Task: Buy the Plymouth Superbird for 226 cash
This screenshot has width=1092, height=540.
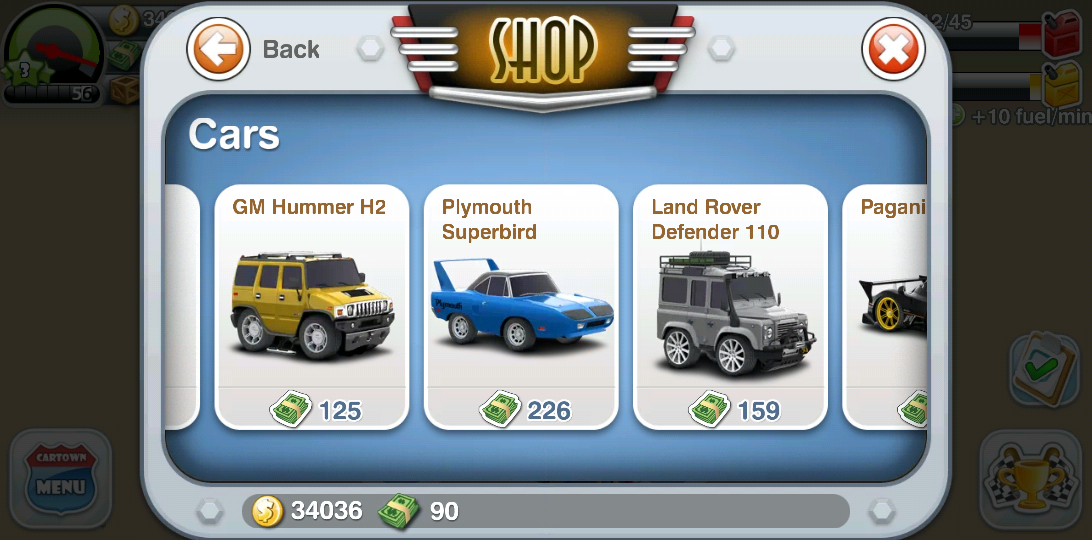Action: [x=524, y=409]
